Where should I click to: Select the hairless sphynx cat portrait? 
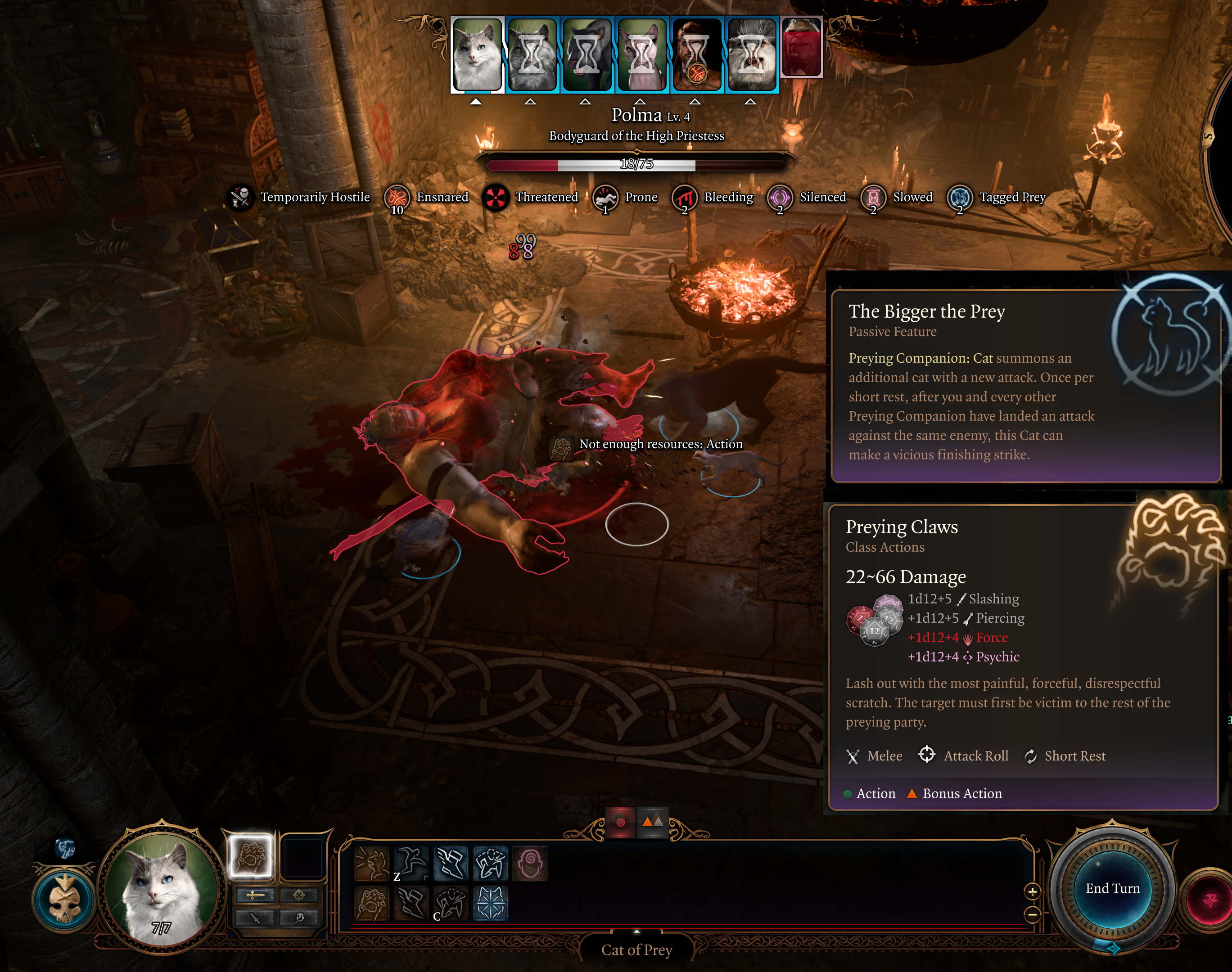tap(641, 54)
